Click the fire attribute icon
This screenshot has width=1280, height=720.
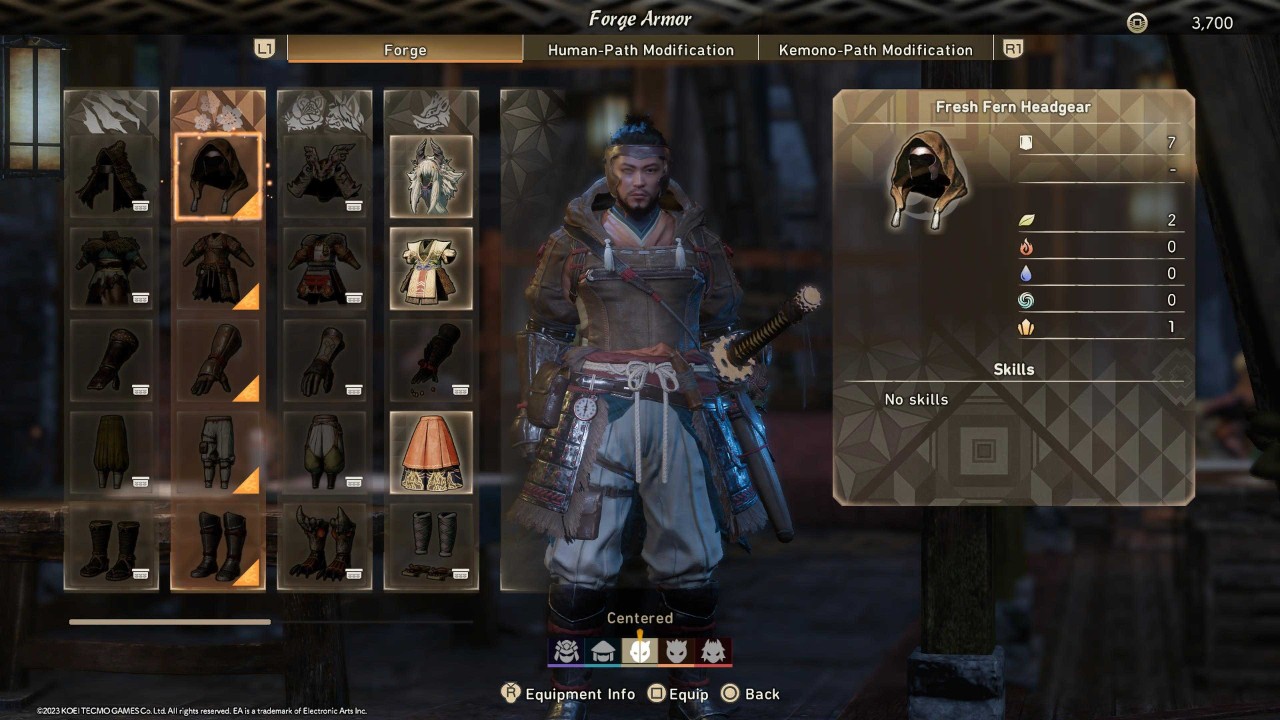point(1025,247)
